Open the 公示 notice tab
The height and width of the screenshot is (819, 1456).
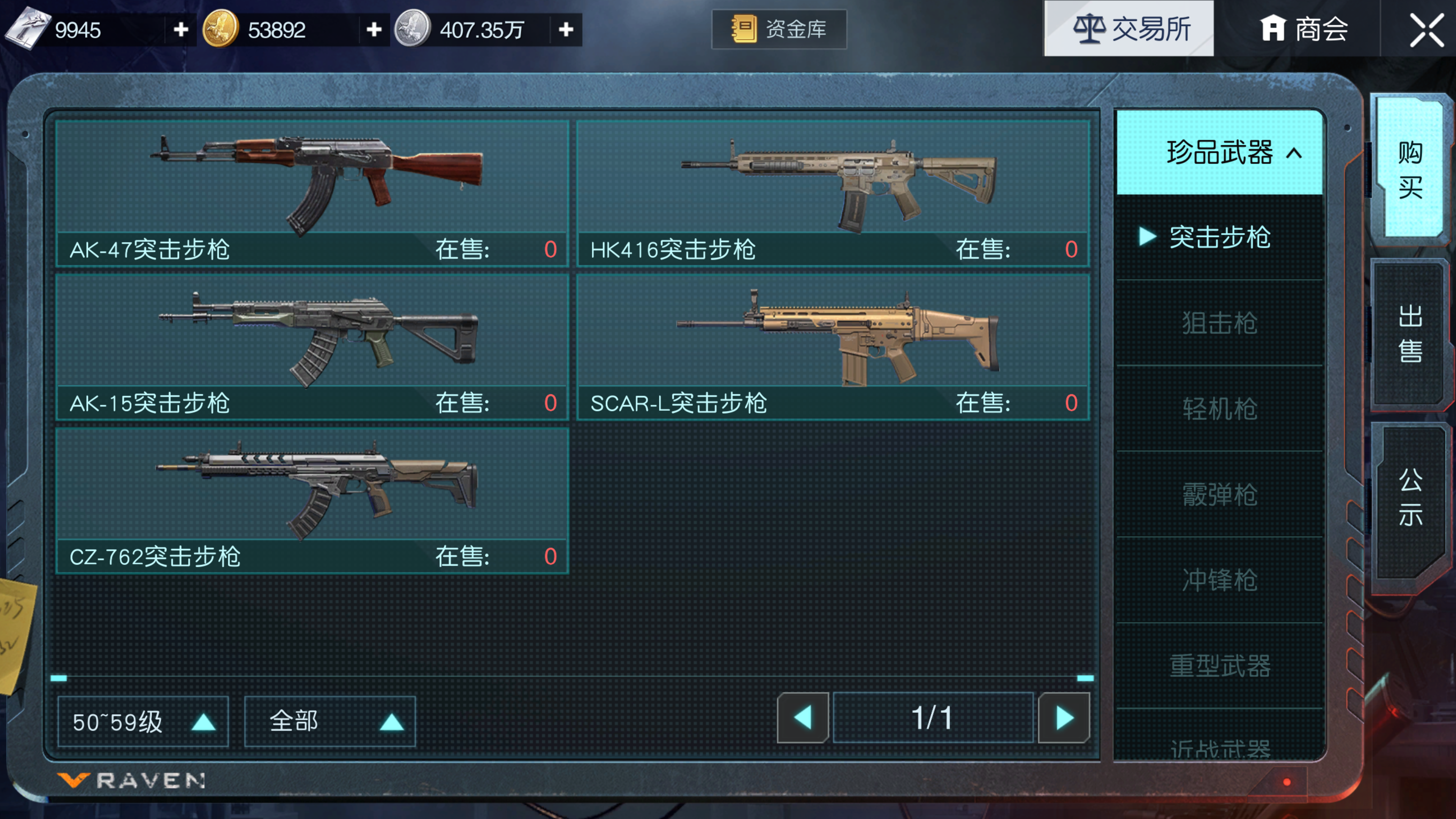[x=1410, y=497]
